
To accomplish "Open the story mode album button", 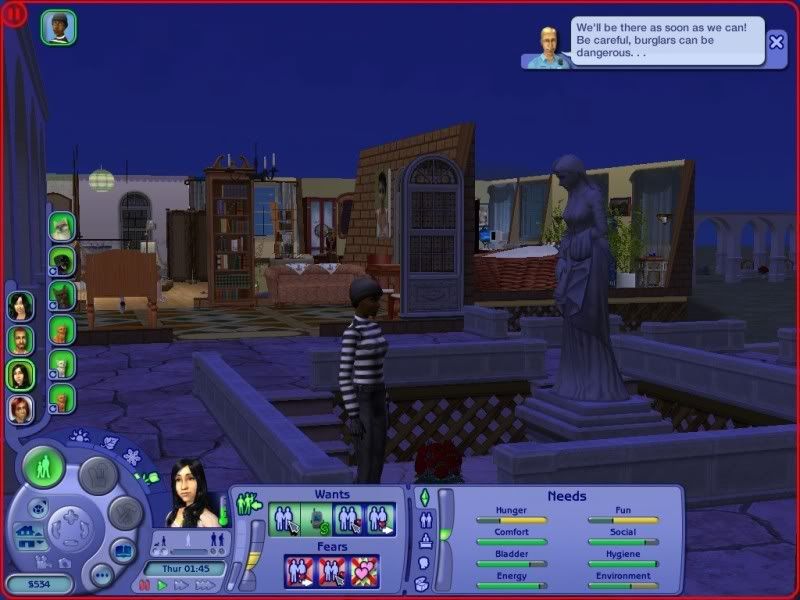I will [x=122, y=551].
